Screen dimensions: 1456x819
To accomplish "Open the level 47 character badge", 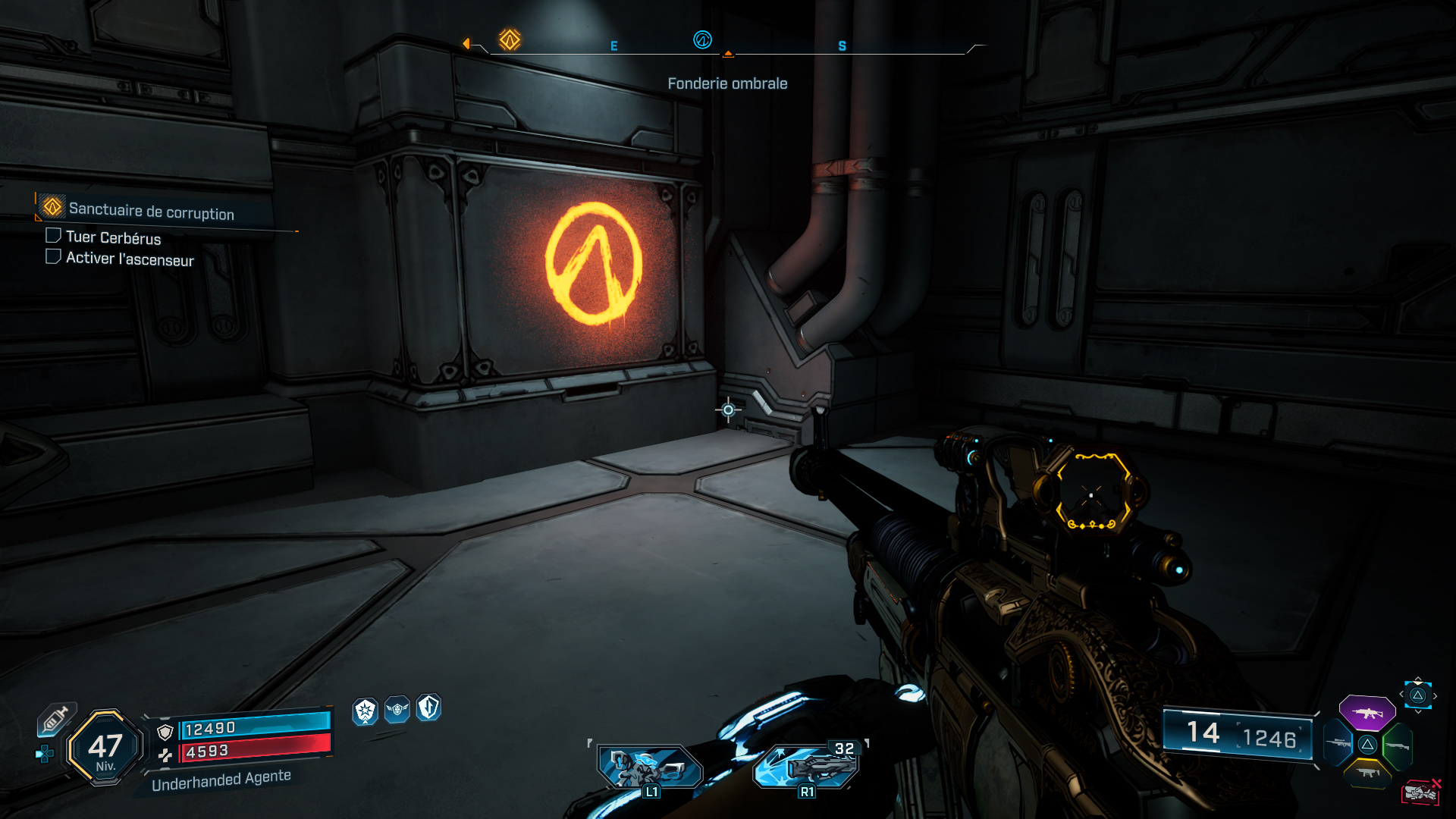I will [x=105, y=748].
